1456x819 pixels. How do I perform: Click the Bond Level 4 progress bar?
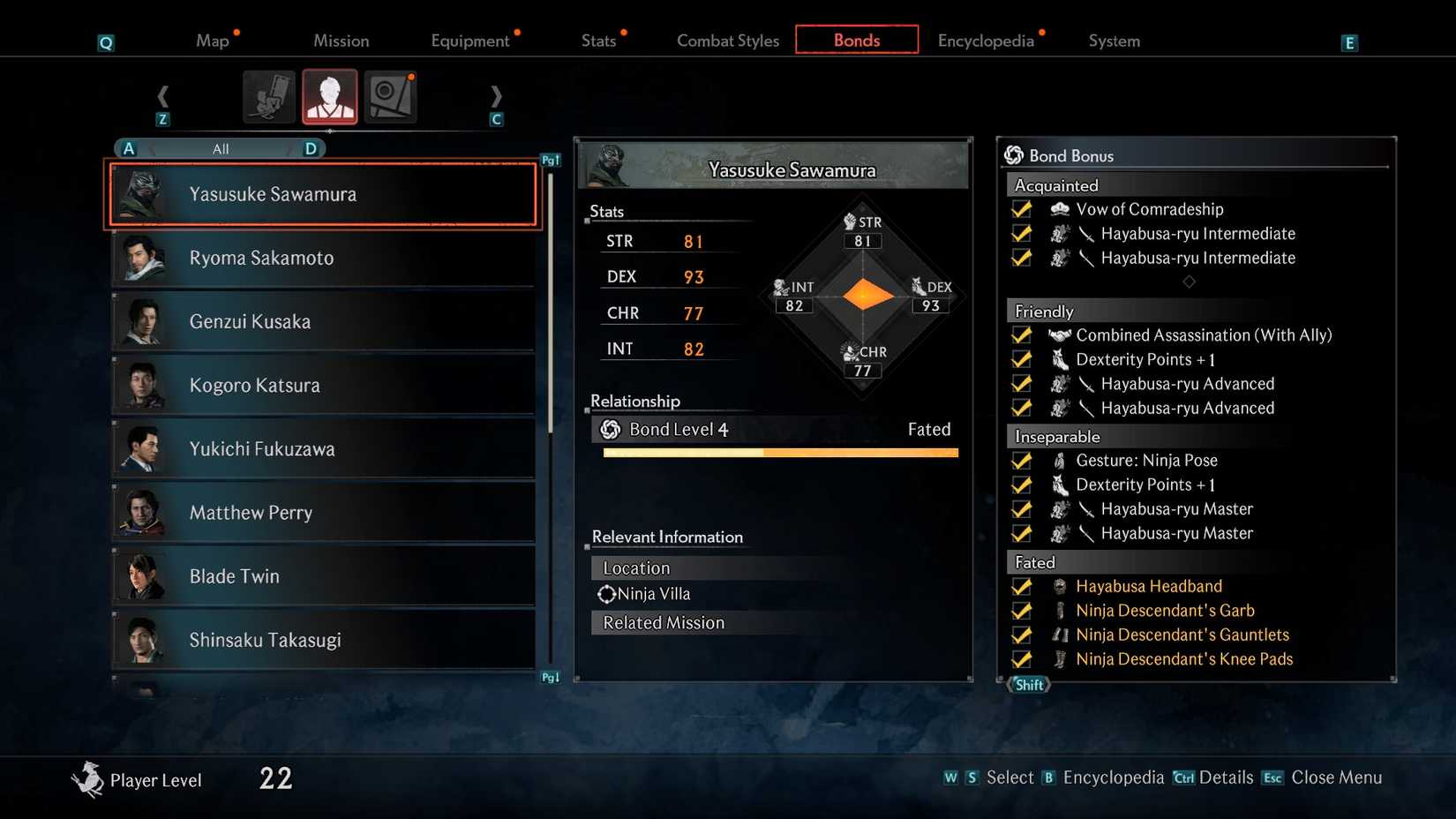[x=780, y=453]
